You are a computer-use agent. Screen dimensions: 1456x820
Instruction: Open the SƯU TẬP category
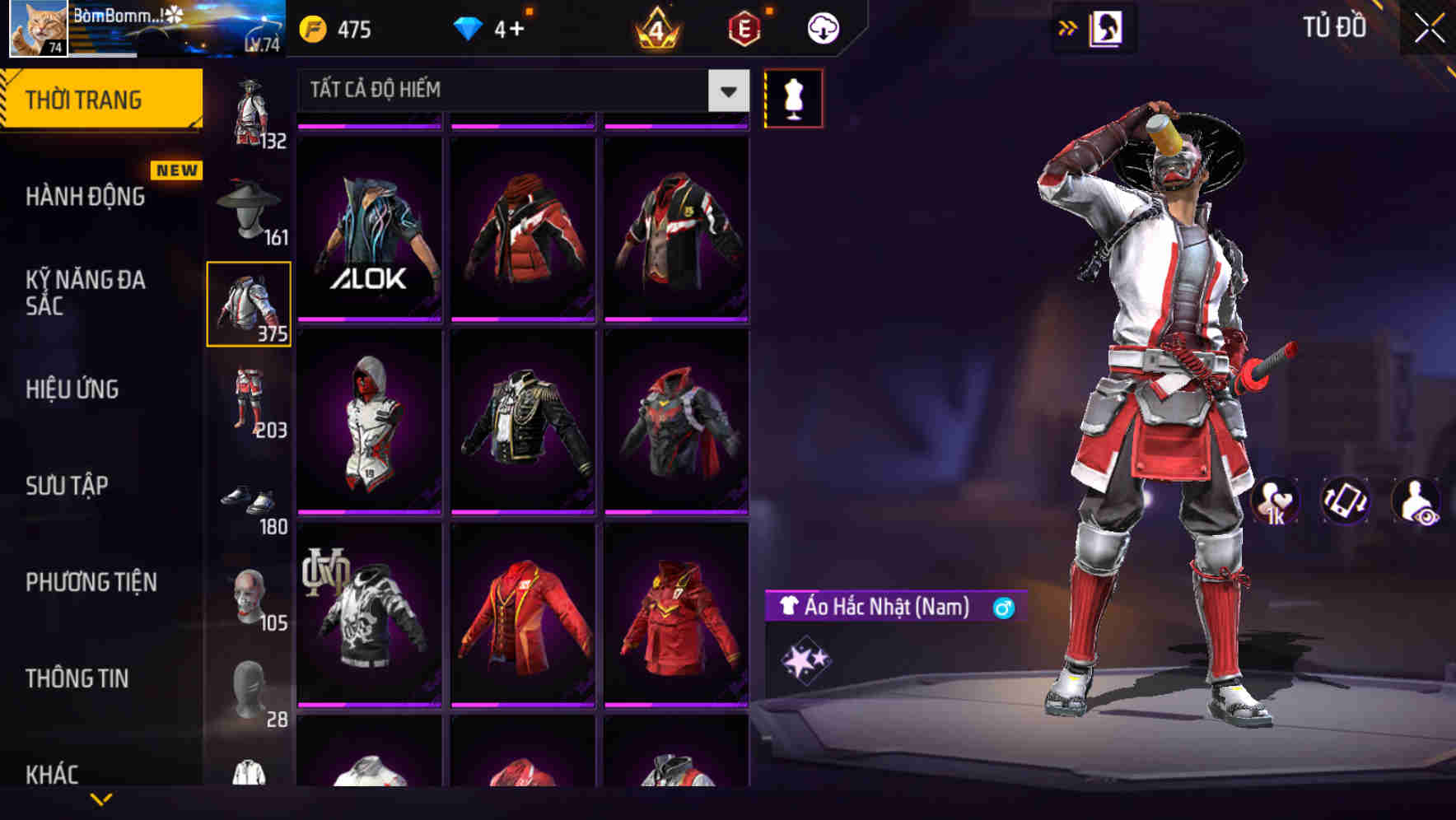[x=66, y=486]
